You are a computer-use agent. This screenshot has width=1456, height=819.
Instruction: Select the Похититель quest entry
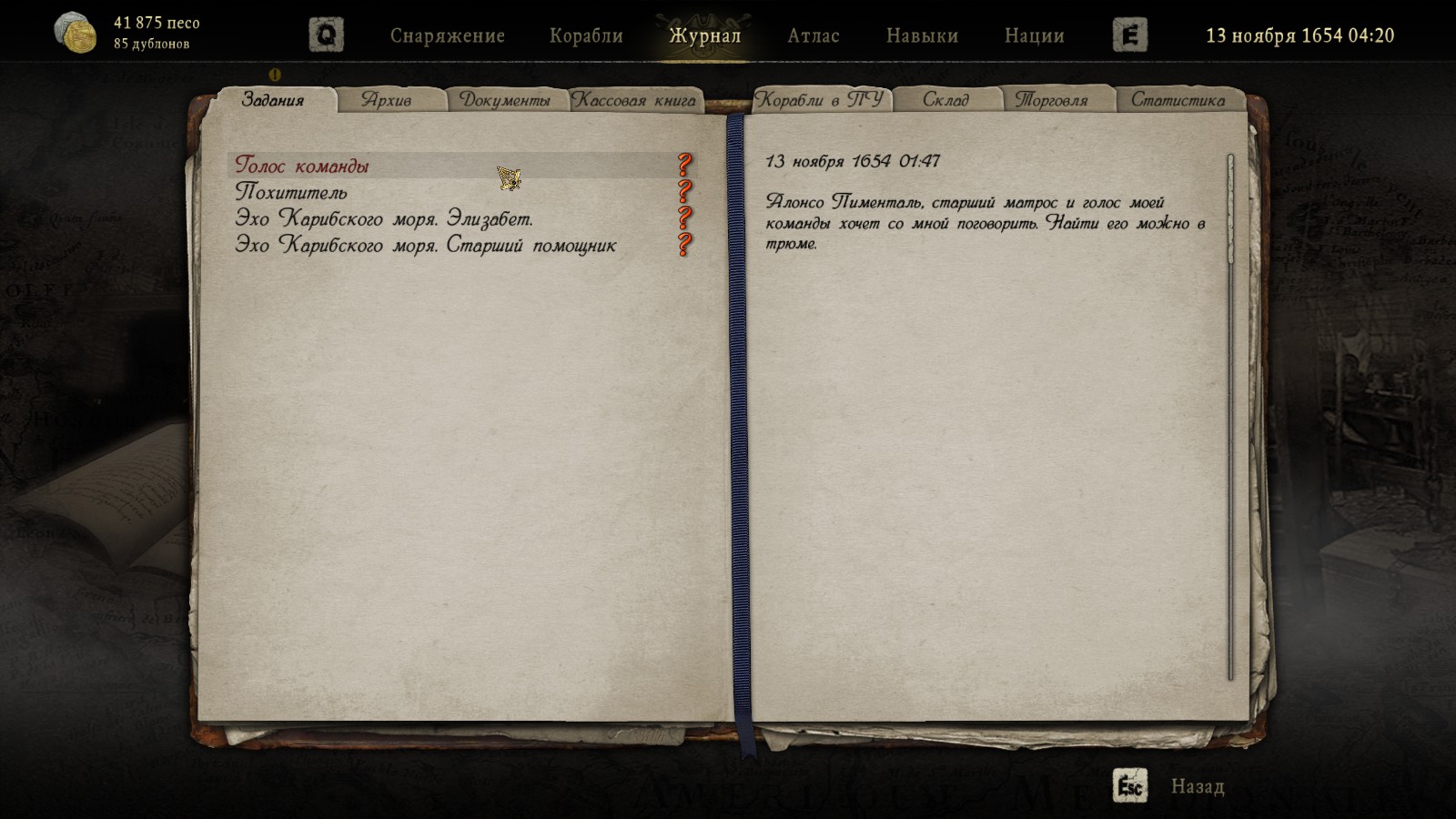point(291,192)
